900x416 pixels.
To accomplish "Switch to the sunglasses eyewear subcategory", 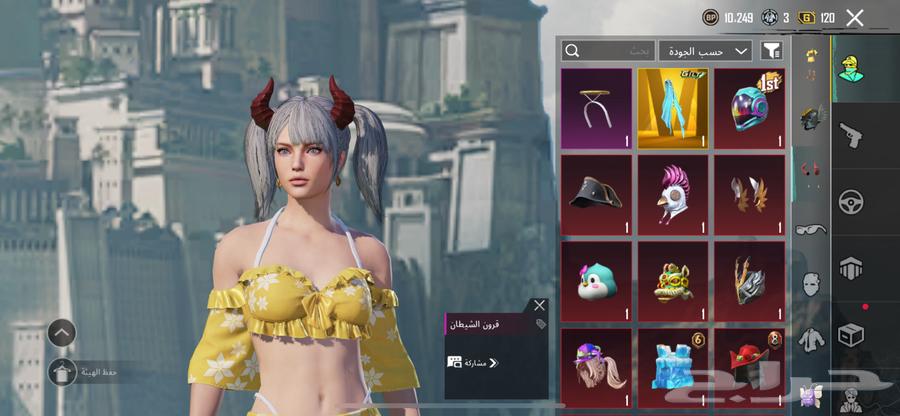I will coord(810,229).
